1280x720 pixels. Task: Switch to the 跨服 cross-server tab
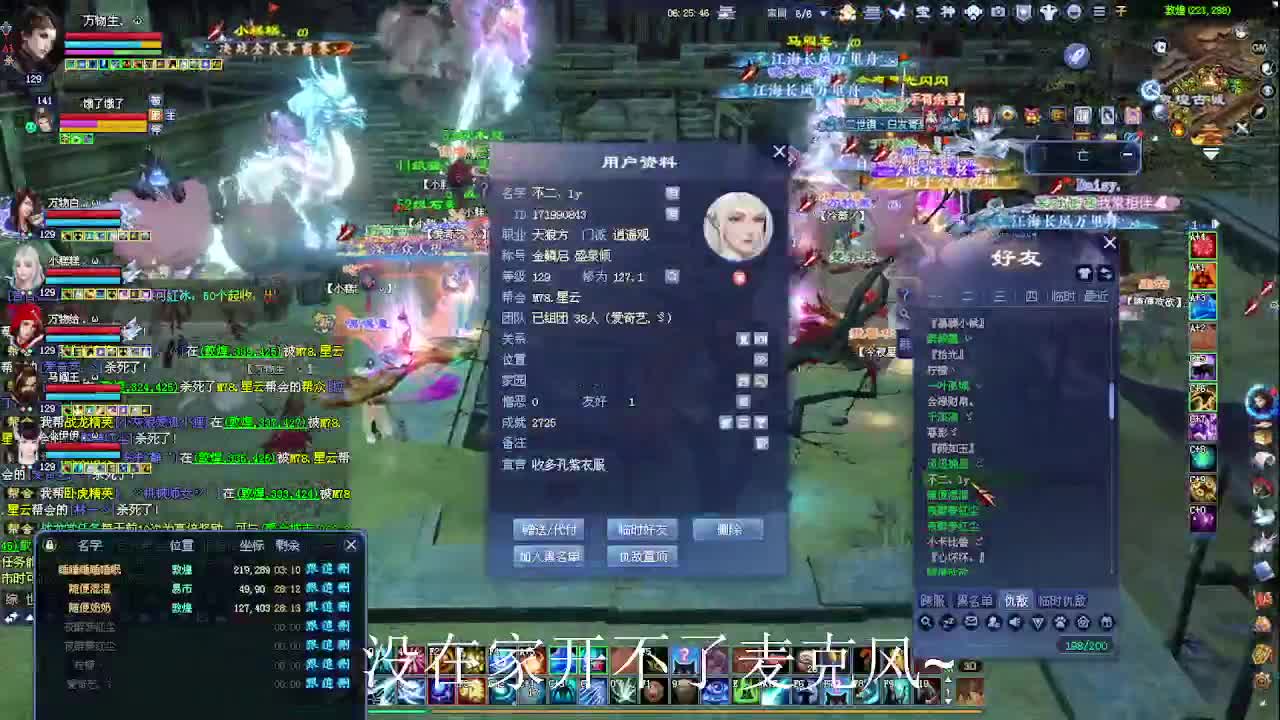coord(934,601)
